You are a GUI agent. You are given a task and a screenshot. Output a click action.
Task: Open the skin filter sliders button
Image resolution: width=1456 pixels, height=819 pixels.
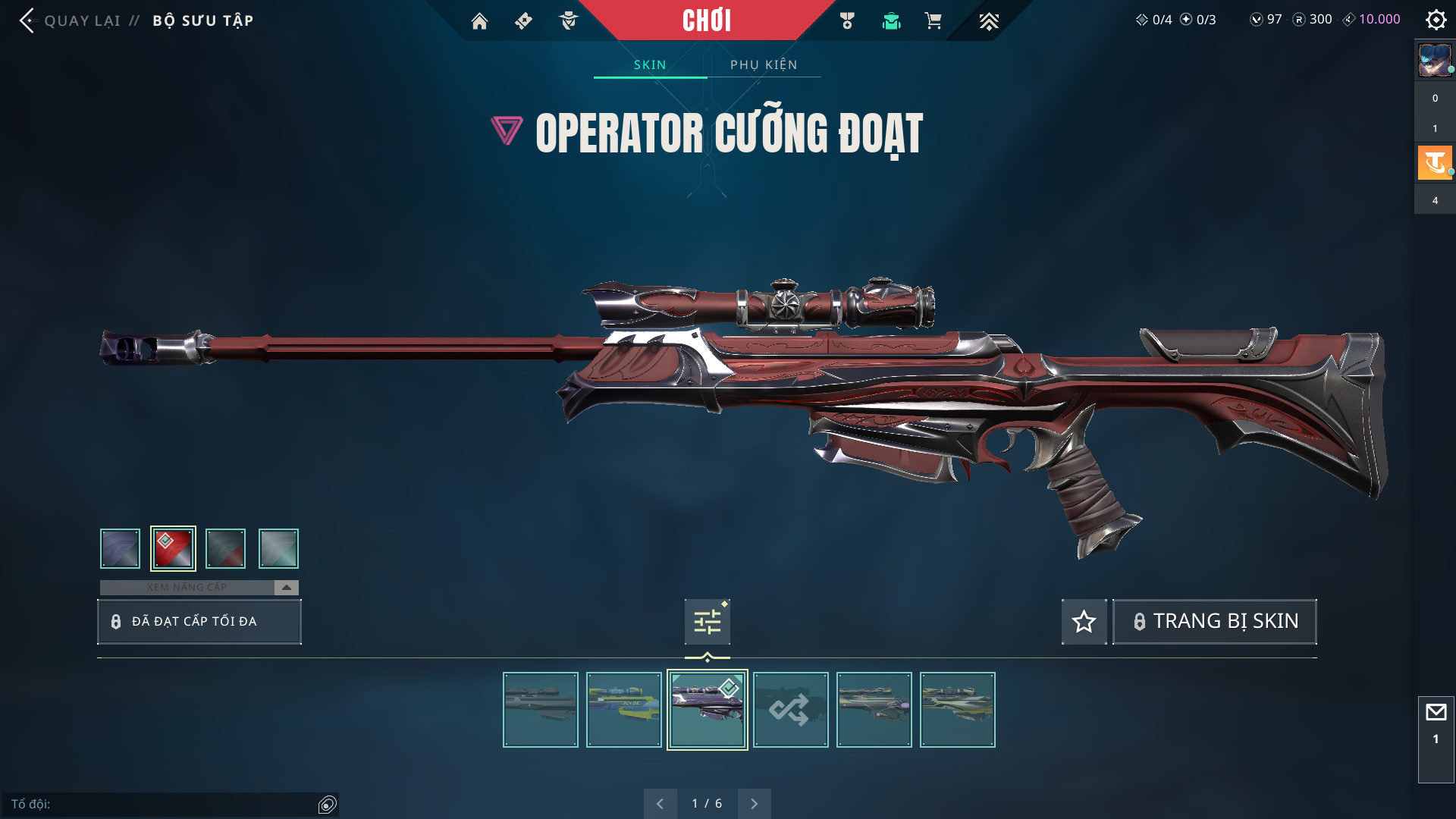point(707,623)
